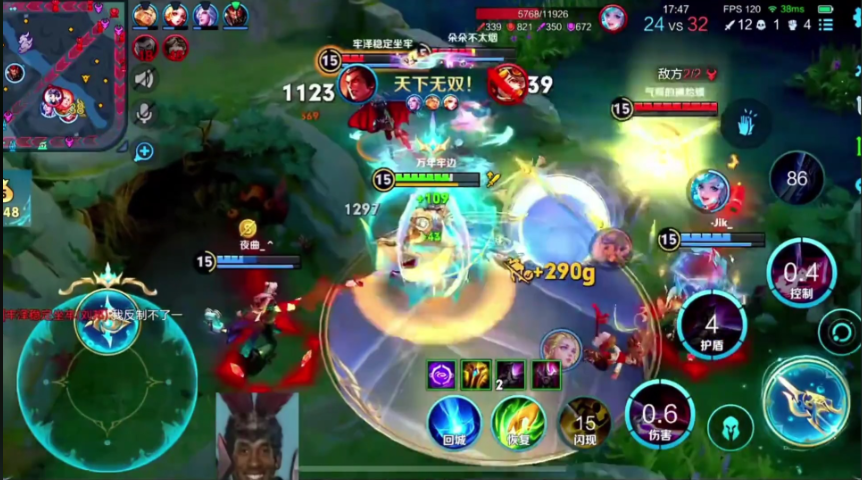Trigger the 护盾 shield skill

(x=712, y=326)
